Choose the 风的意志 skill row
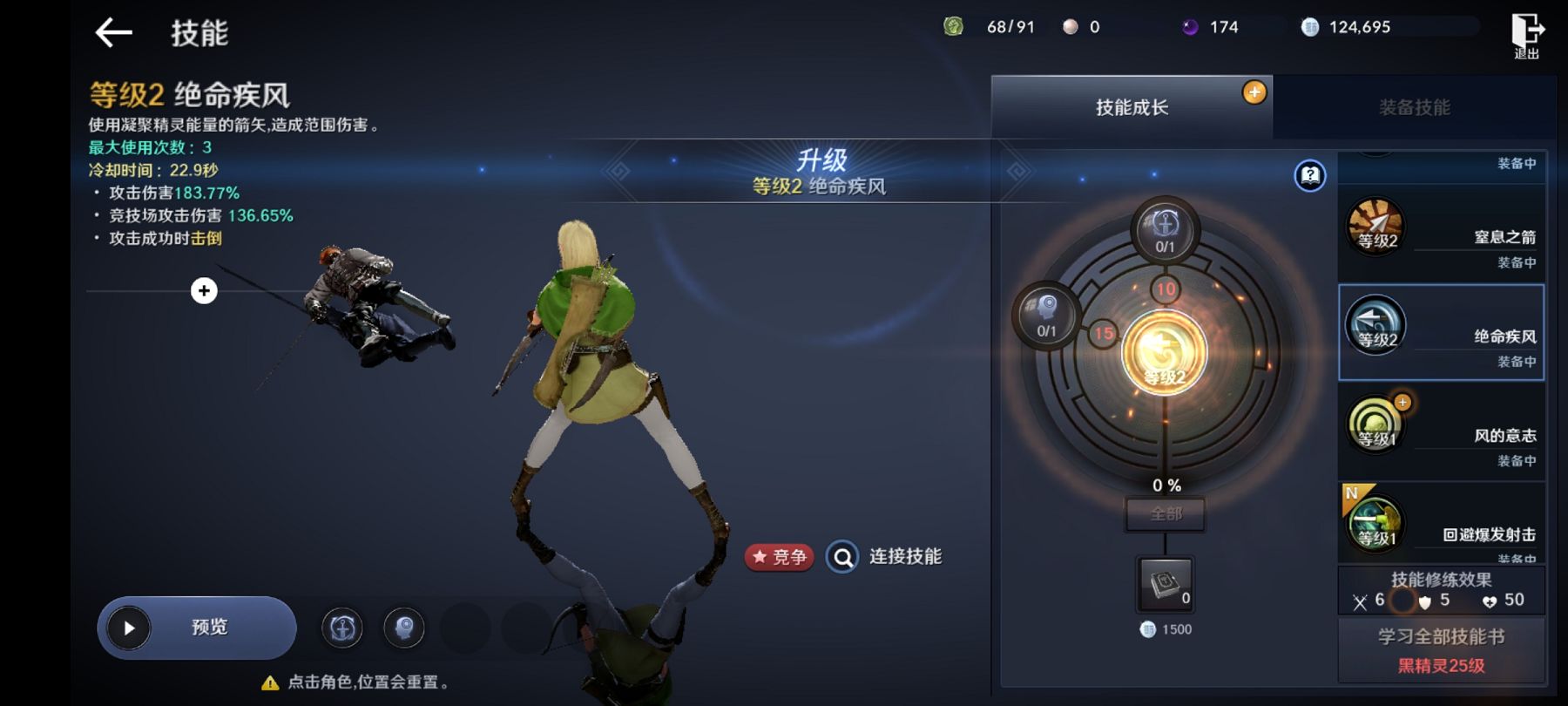 (1441, 431)
